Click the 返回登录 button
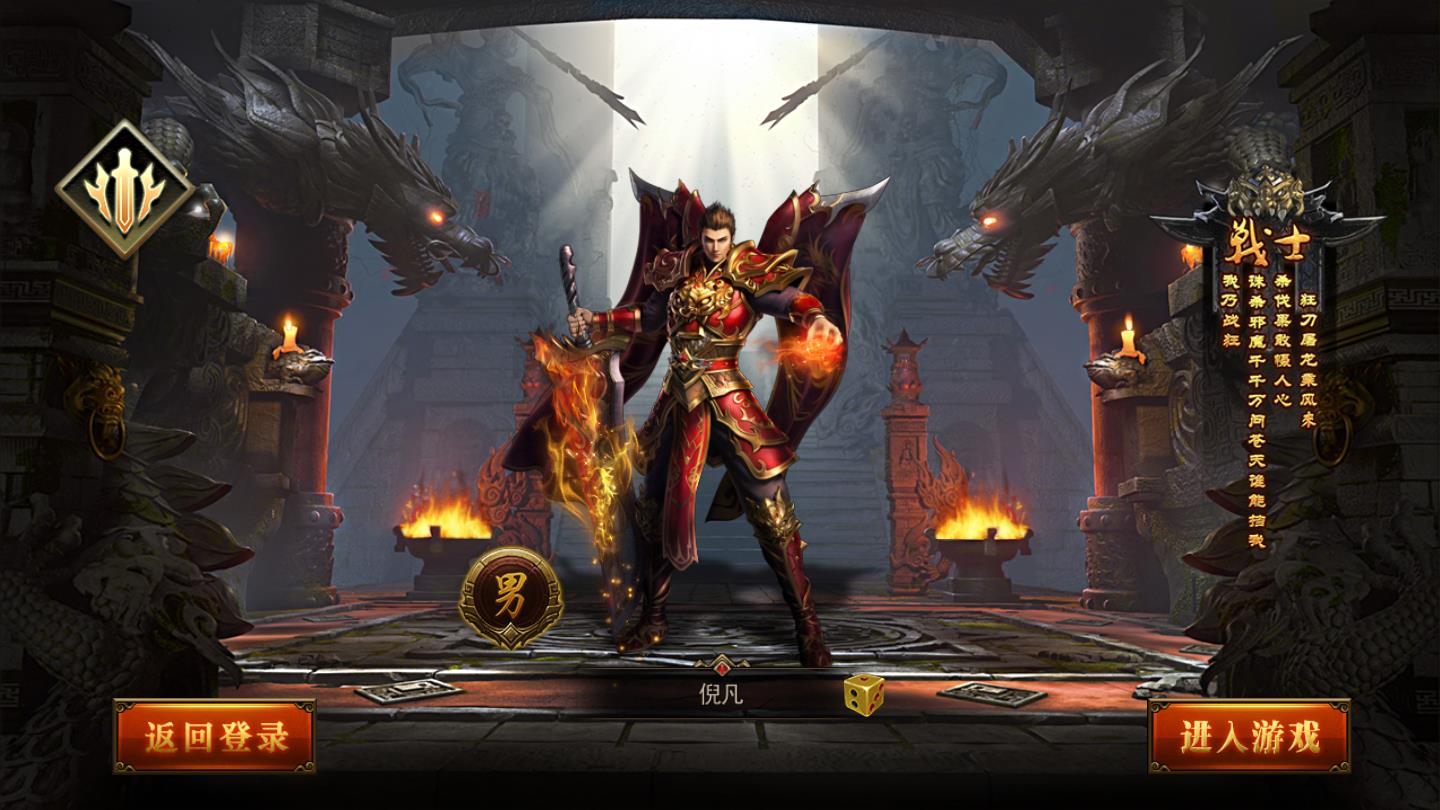 (214, 736)
